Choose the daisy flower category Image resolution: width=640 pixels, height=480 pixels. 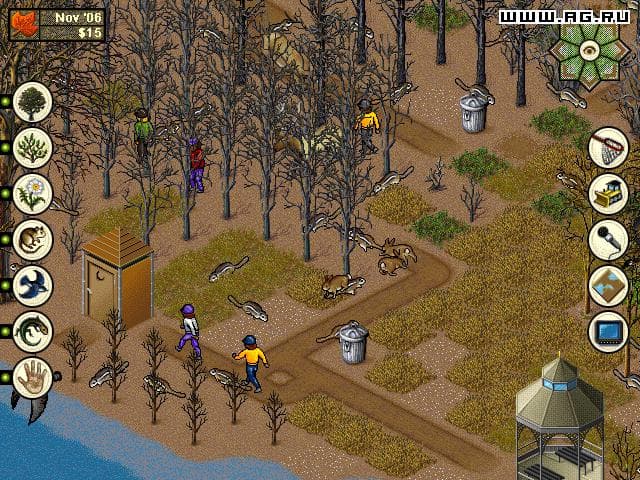[x=33, y=193]
